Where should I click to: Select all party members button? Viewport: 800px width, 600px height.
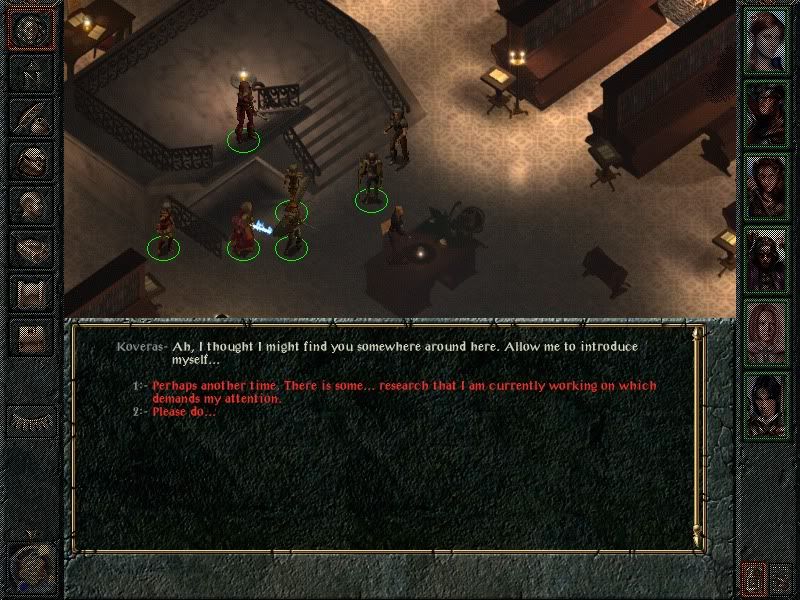click(781, 576)
